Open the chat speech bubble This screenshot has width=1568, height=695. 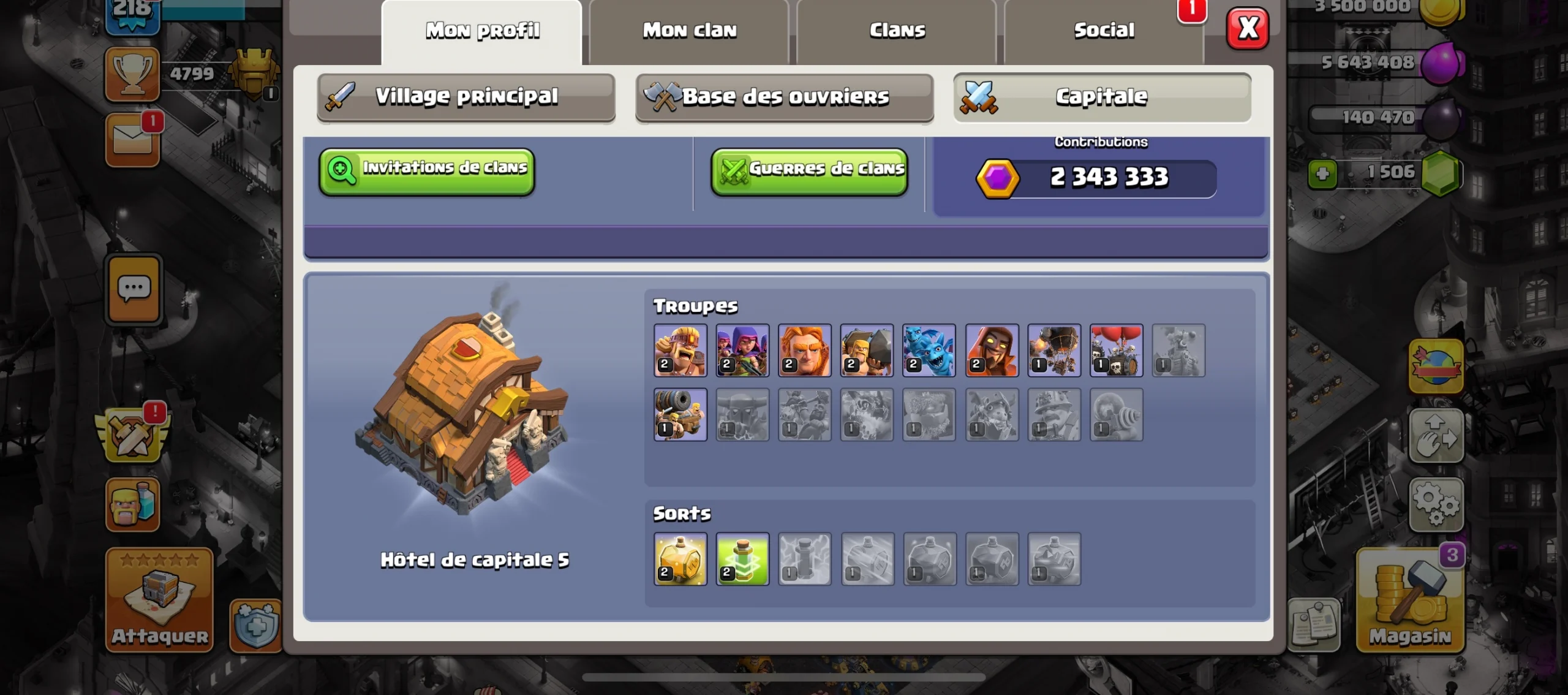(x=134, y=289)
